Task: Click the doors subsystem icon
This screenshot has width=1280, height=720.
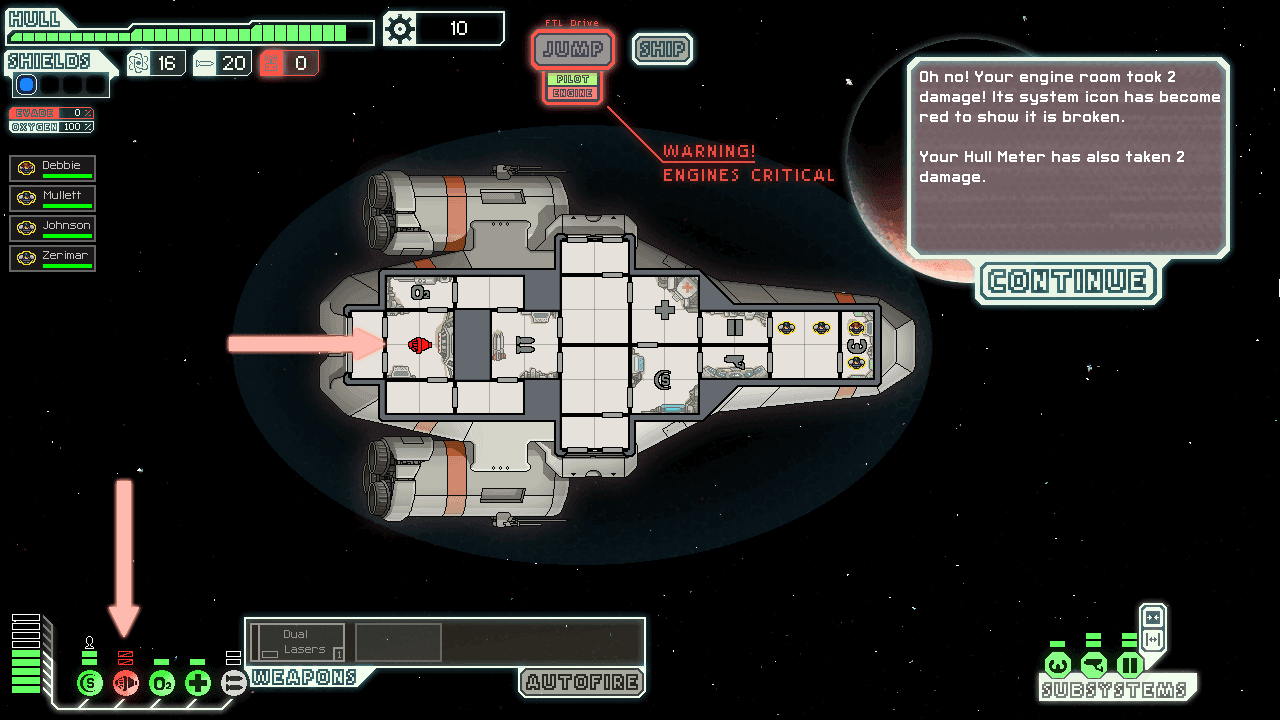Action: [x=1130, y=665]
